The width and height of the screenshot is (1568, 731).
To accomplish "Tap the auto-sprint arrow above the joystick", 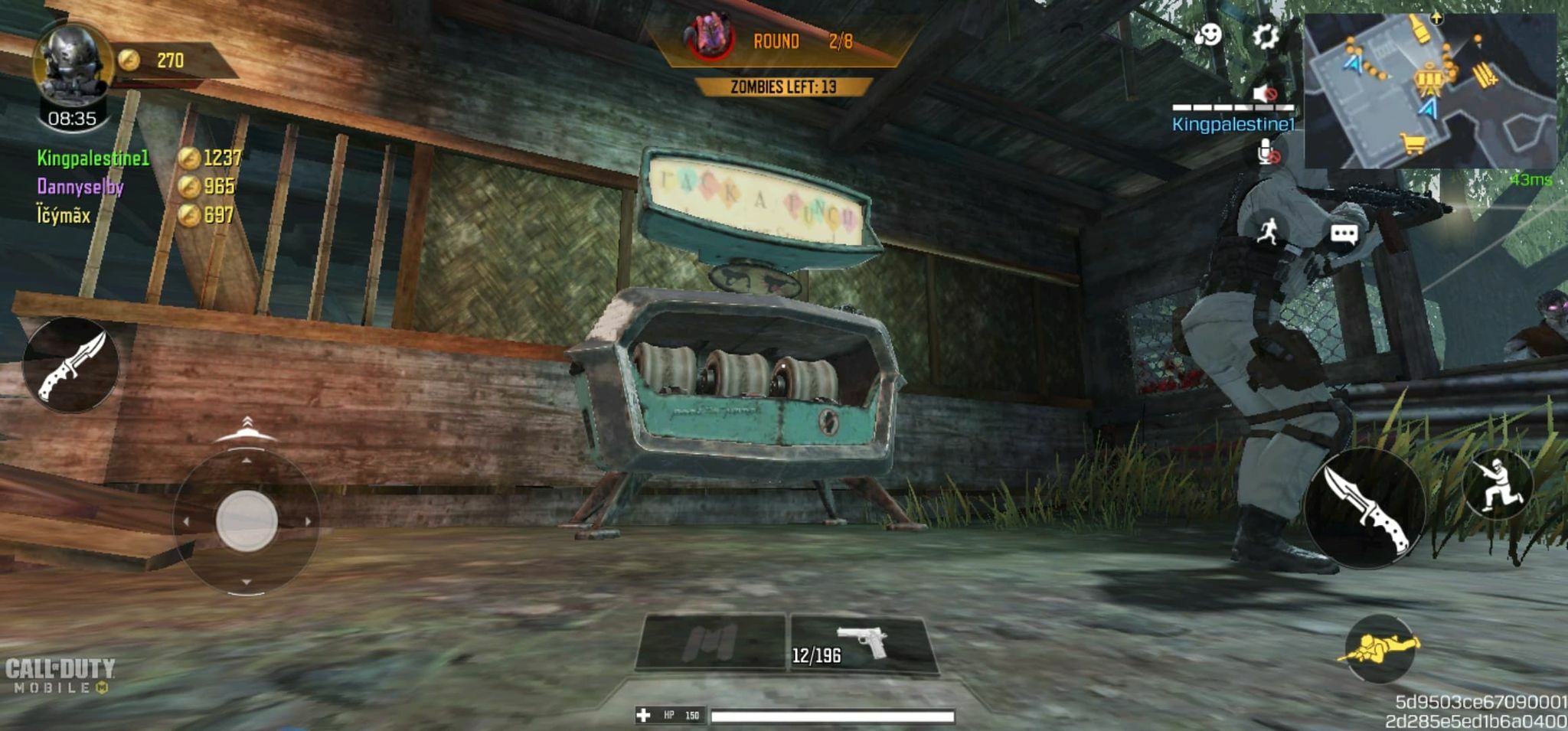I will click(x=246, y=429).
